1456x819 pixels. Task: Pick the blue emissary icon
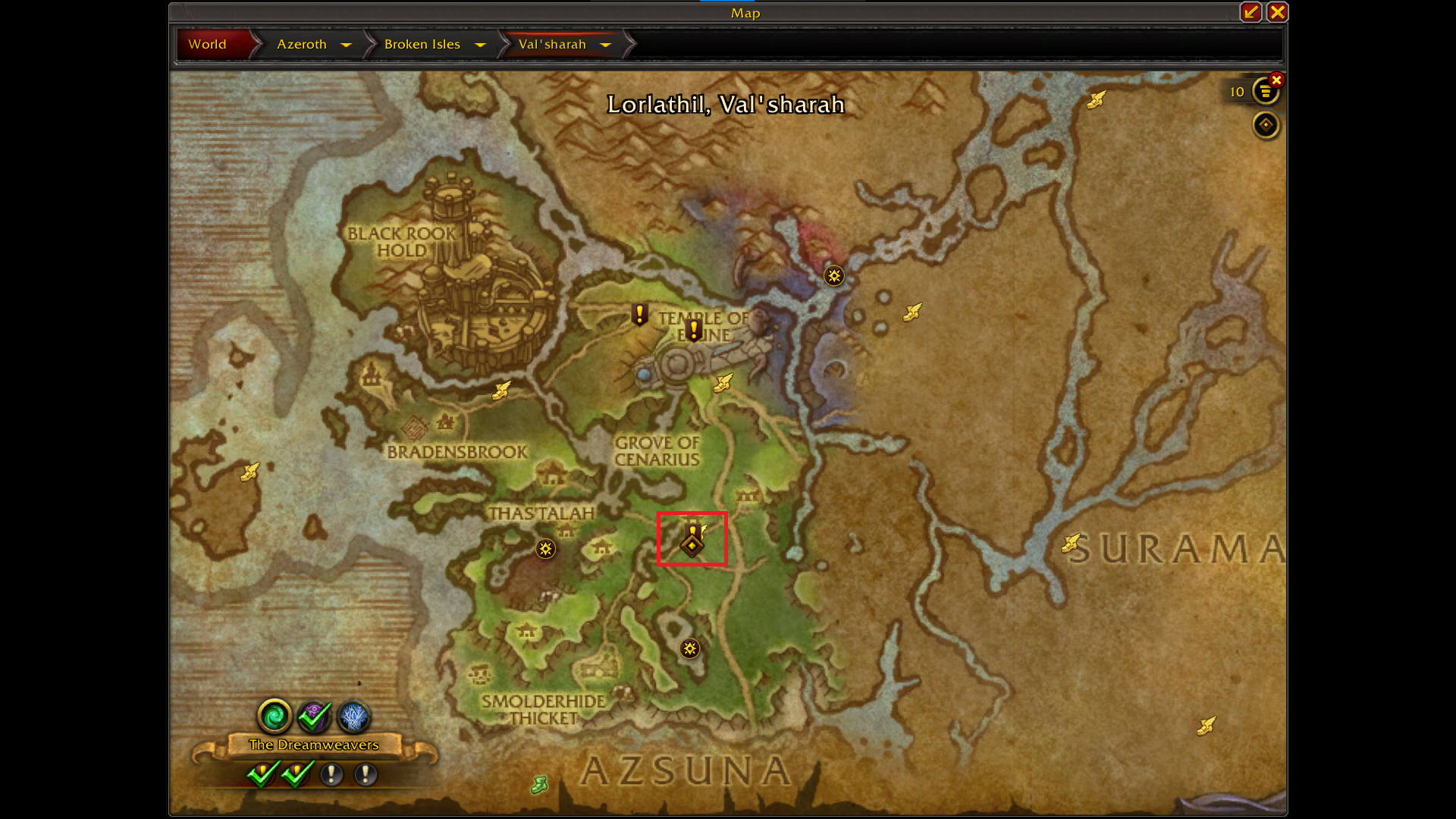[353, 715]
